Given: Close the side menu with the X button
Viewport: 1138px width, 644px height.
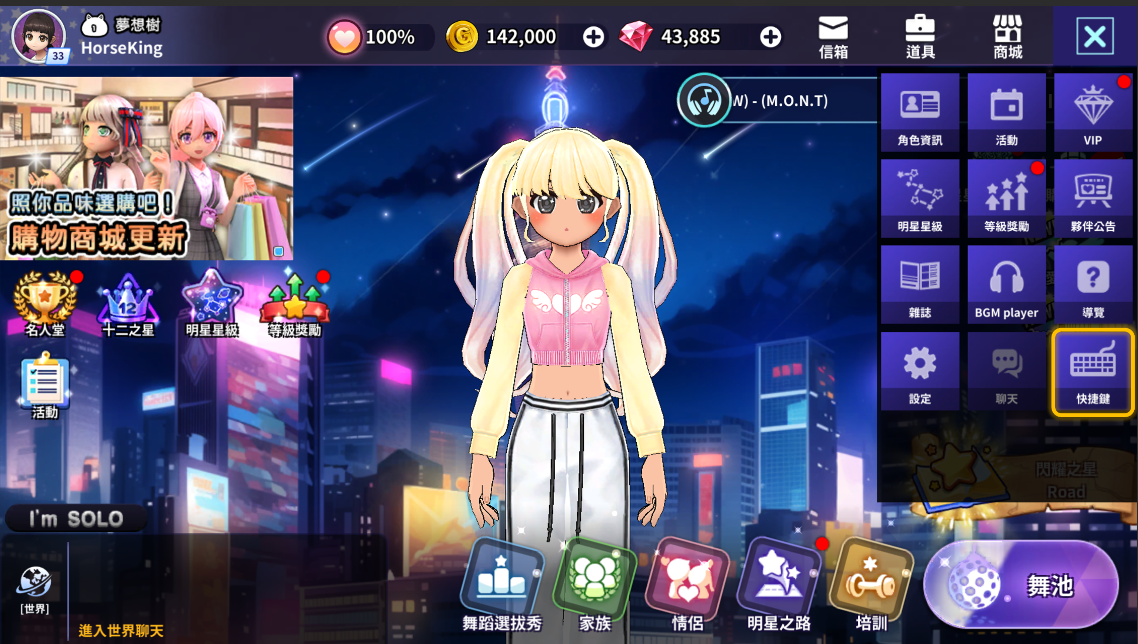Looking at the screenshot, I should [x=1095, y=37].
